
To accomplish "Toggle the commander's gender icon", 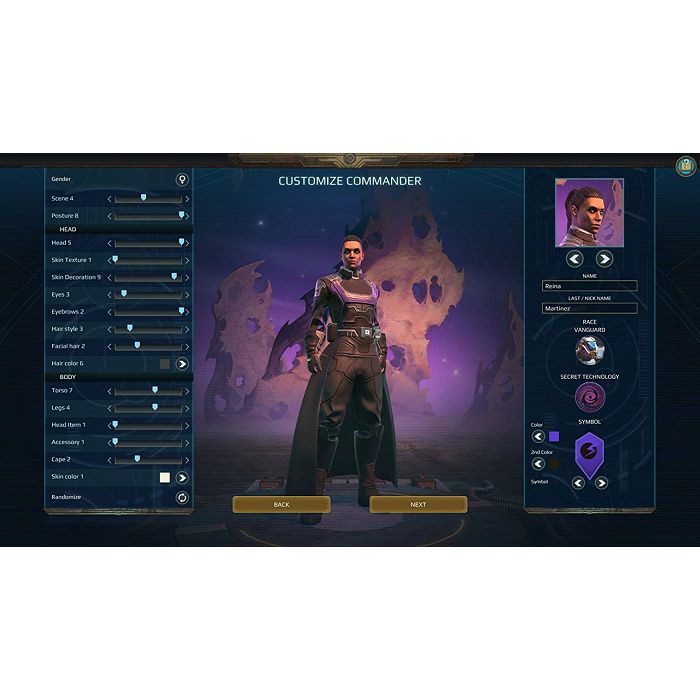I will (x=182, y=180).
